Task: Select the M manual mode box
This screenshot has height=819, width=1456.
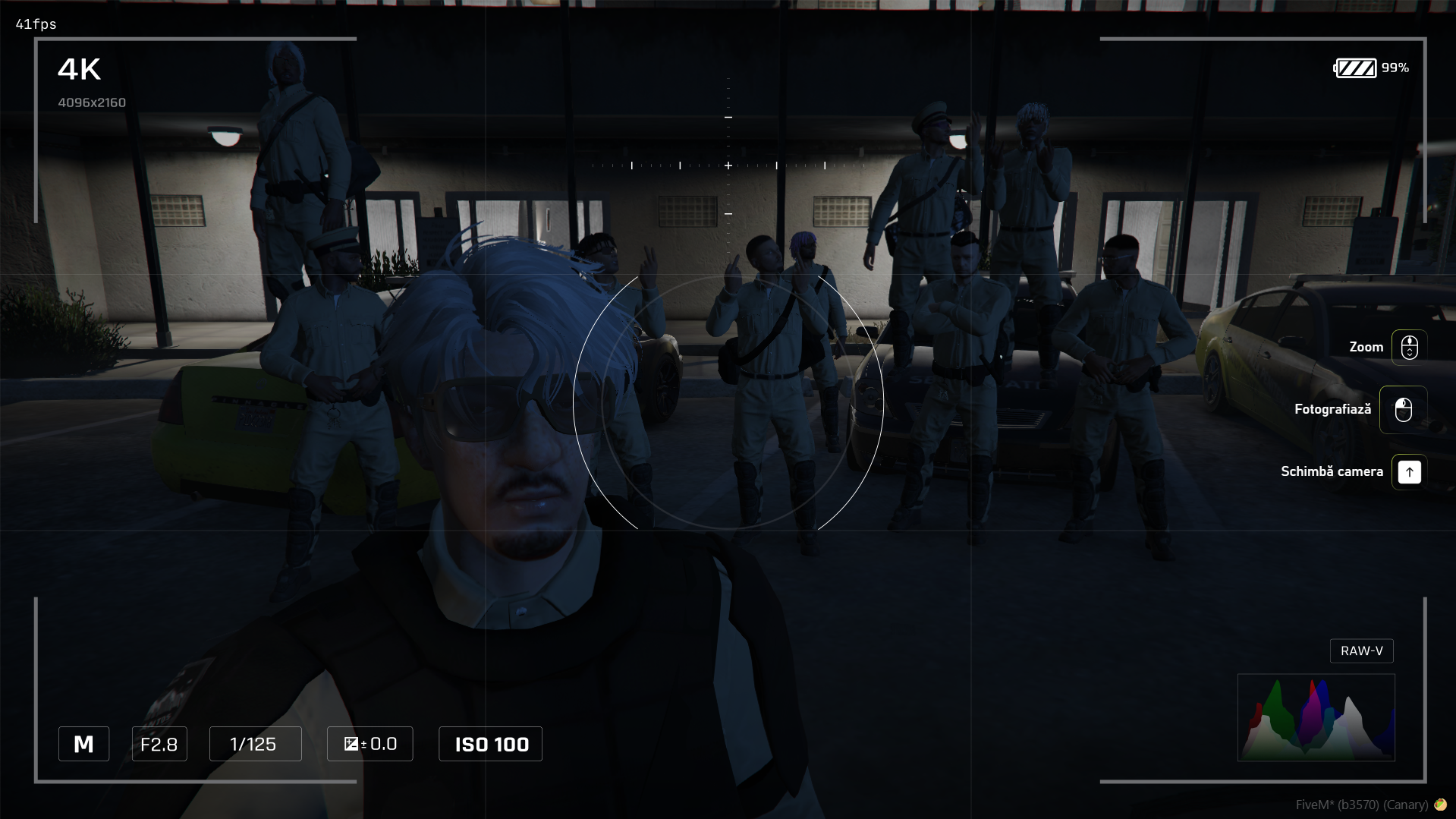Action: tap(83, 744)
